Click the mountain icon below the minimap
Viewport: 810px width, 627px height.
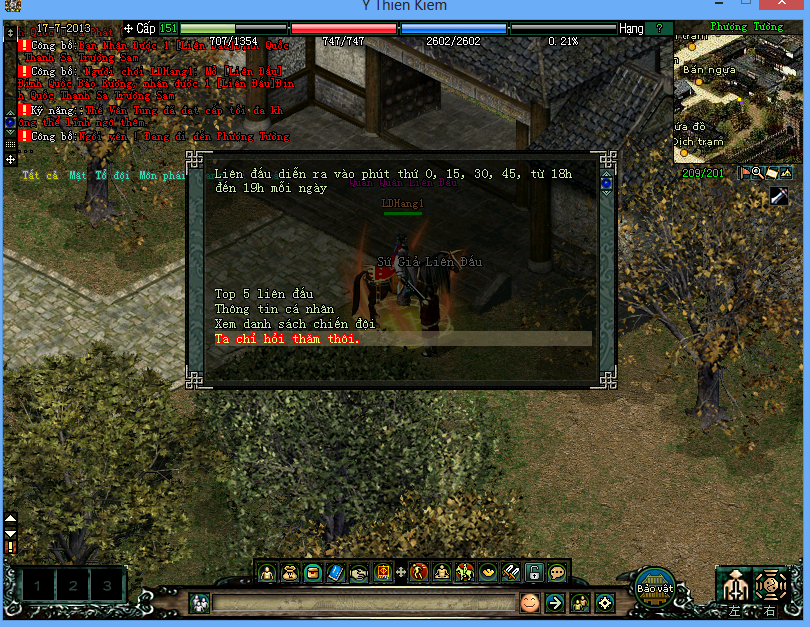click(785, 173)
